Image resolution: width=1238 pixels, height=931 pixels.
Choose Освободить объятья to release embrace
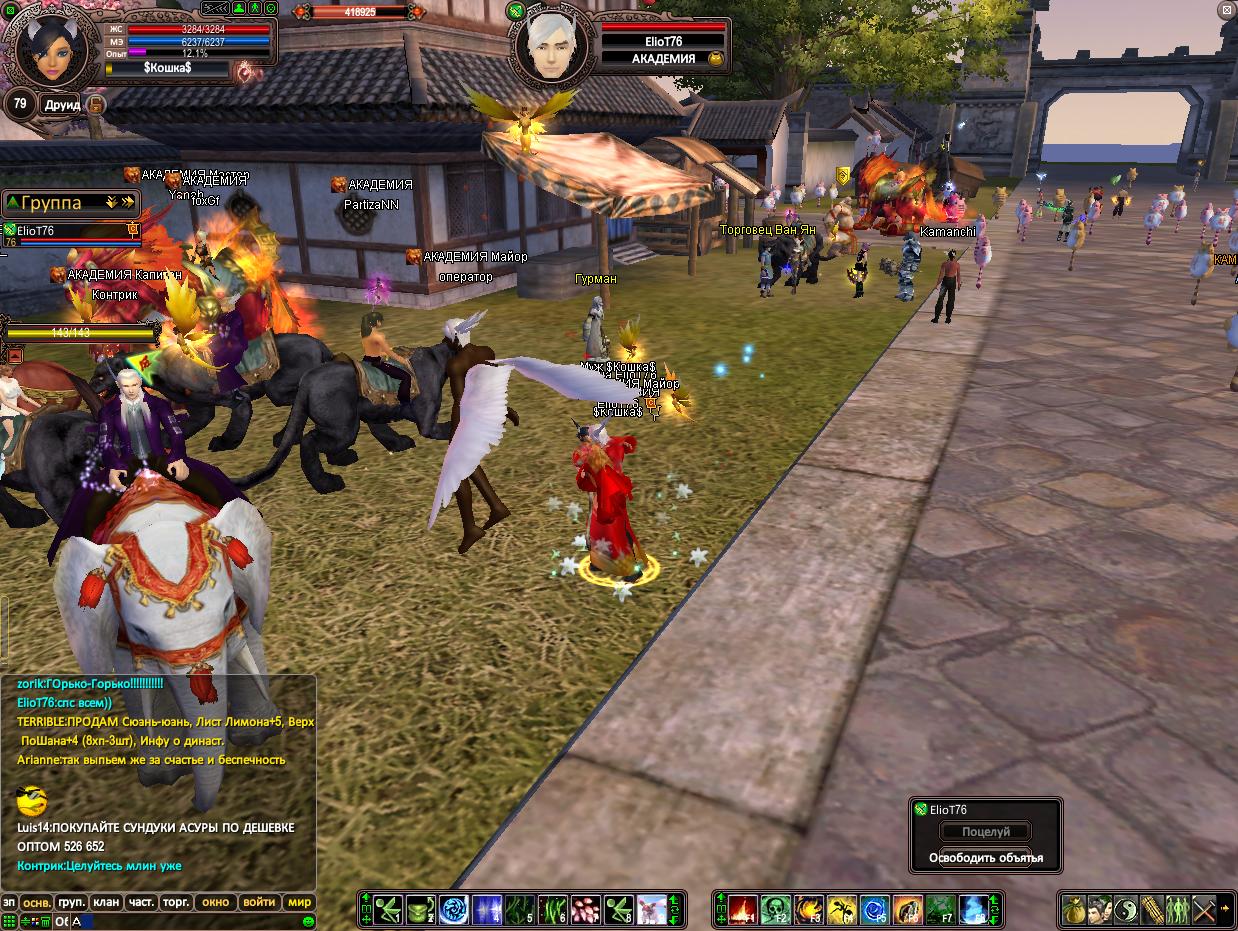click(x=986, y=858)
